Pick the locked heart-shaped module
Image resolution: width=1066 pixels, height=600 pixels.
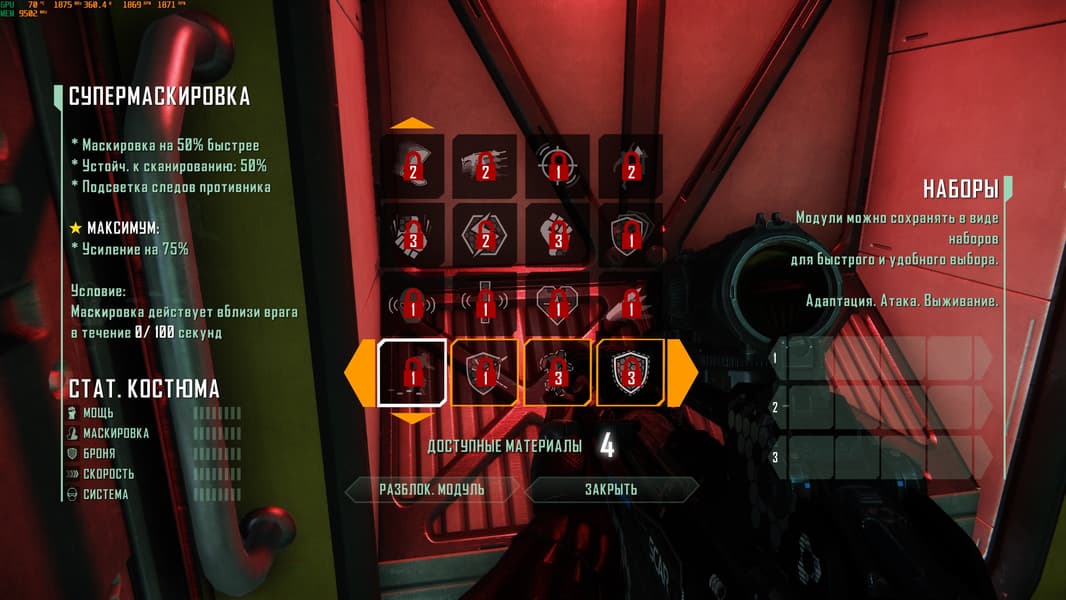[558, 304]
